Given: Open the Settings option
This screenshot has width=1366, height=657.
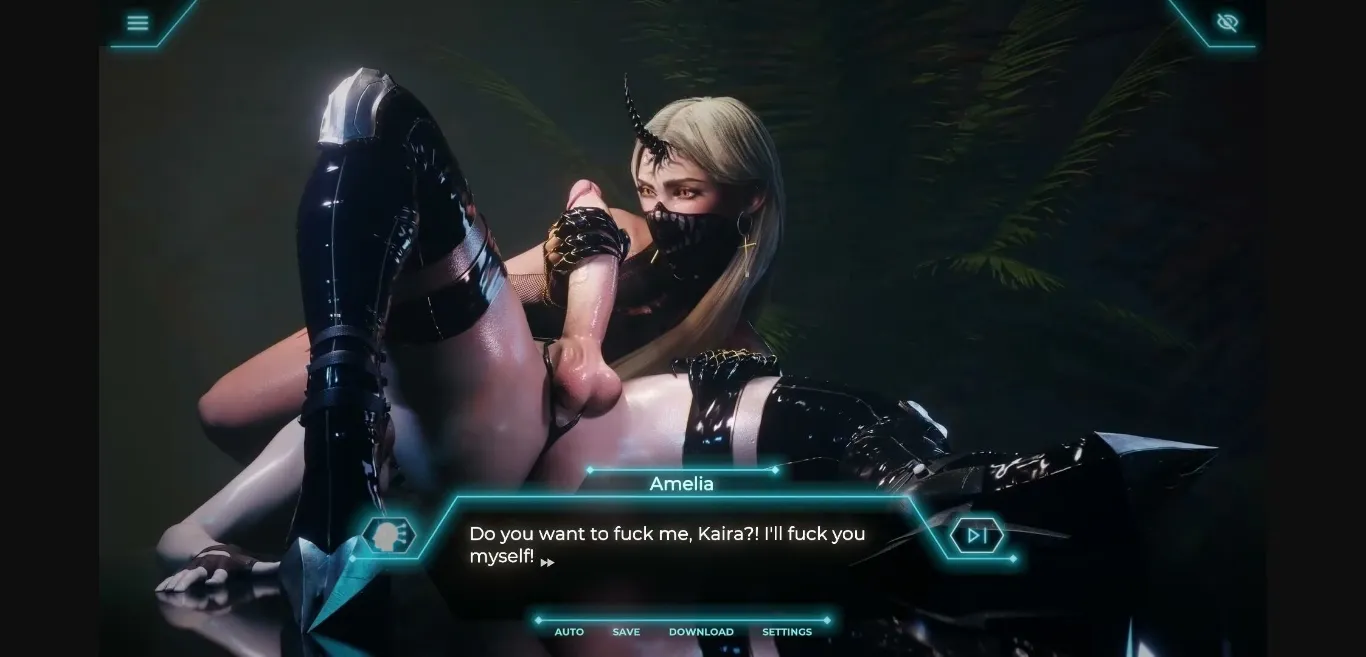Looking at the screenshot, I should 787,632.
